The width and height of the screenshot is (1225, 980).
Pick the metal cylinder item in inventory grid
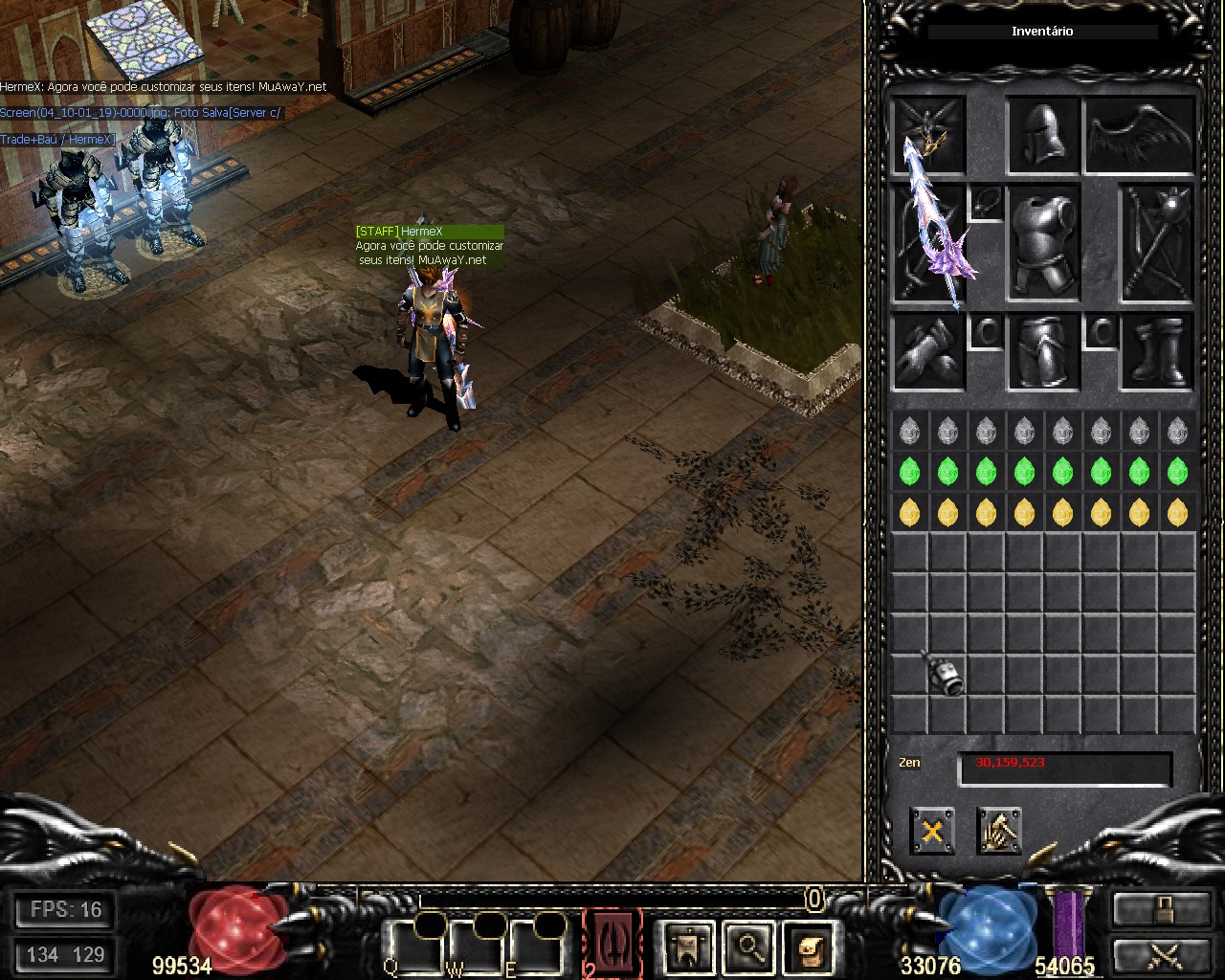click(949, 674)
